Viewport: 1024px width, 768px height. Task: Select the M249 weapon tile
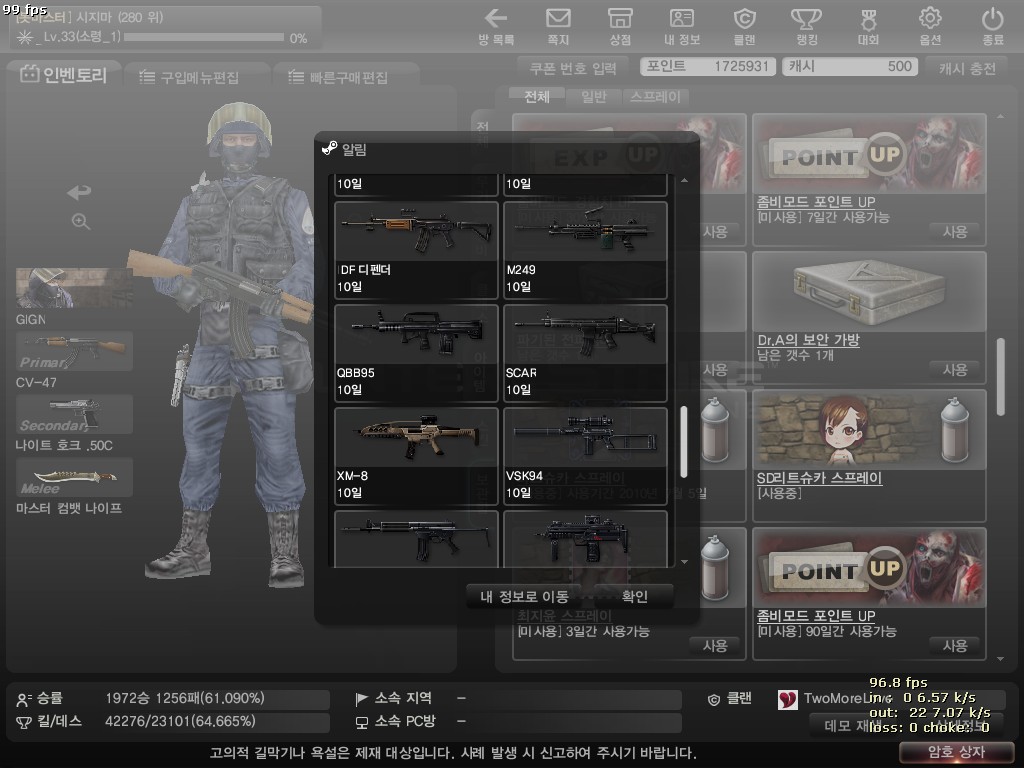[x=585, y=250]
